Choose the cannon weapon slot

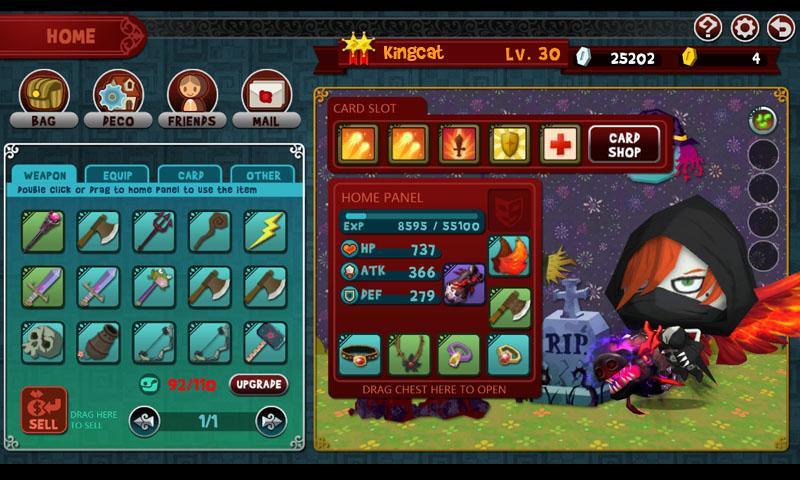98,343
